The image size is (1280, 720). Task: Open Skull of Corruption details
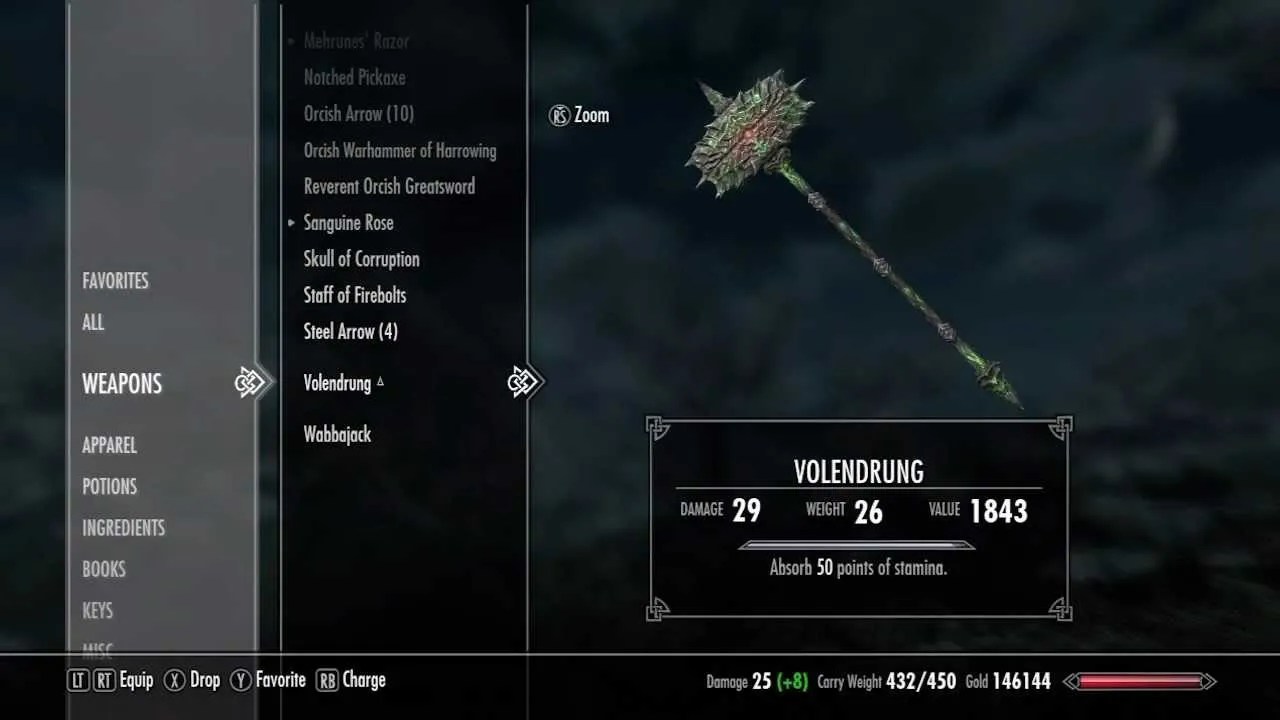click(x=362, y=259)
